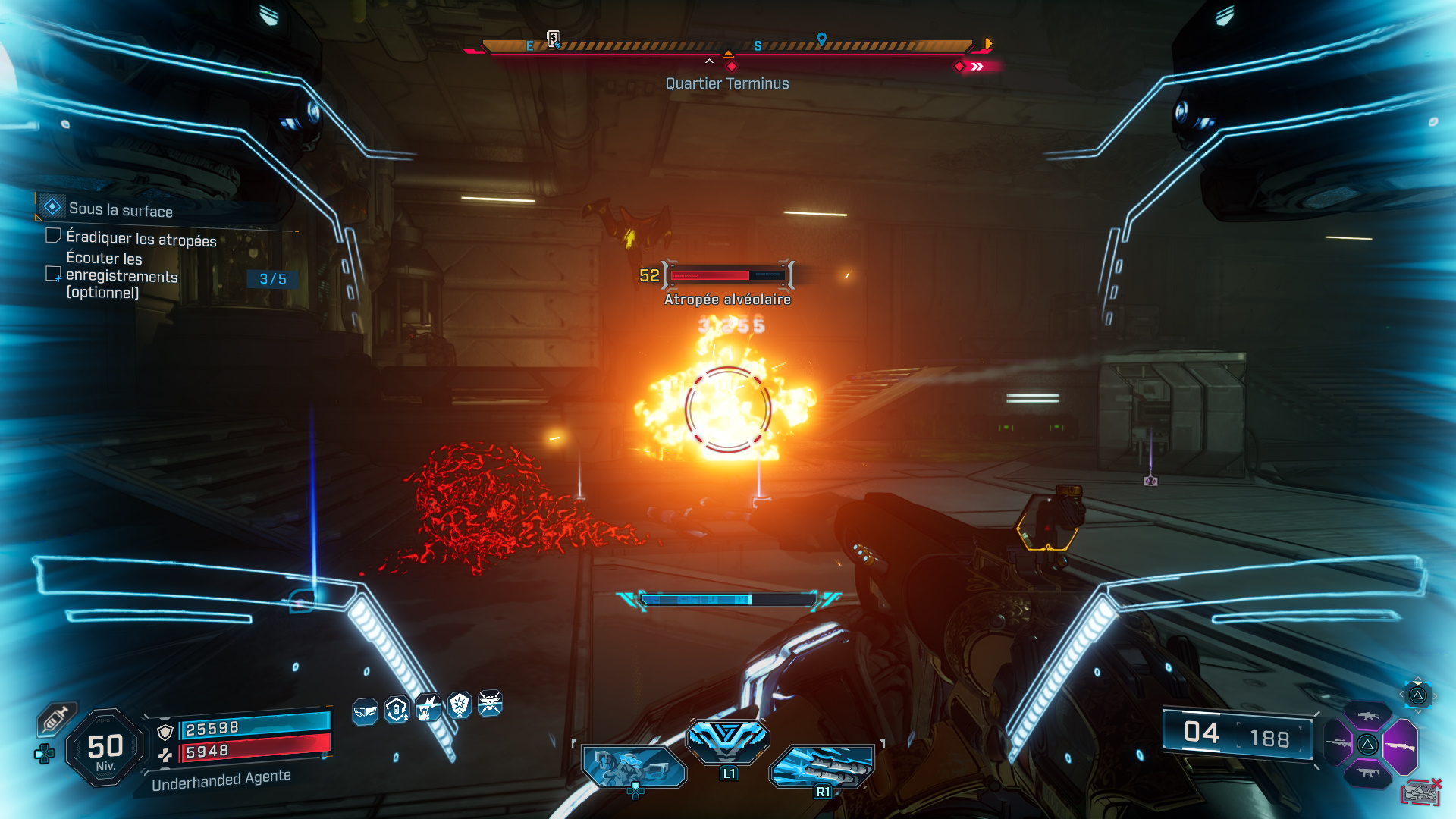Equip the assault rifle in the top weapon slot

coord(1367,716)
